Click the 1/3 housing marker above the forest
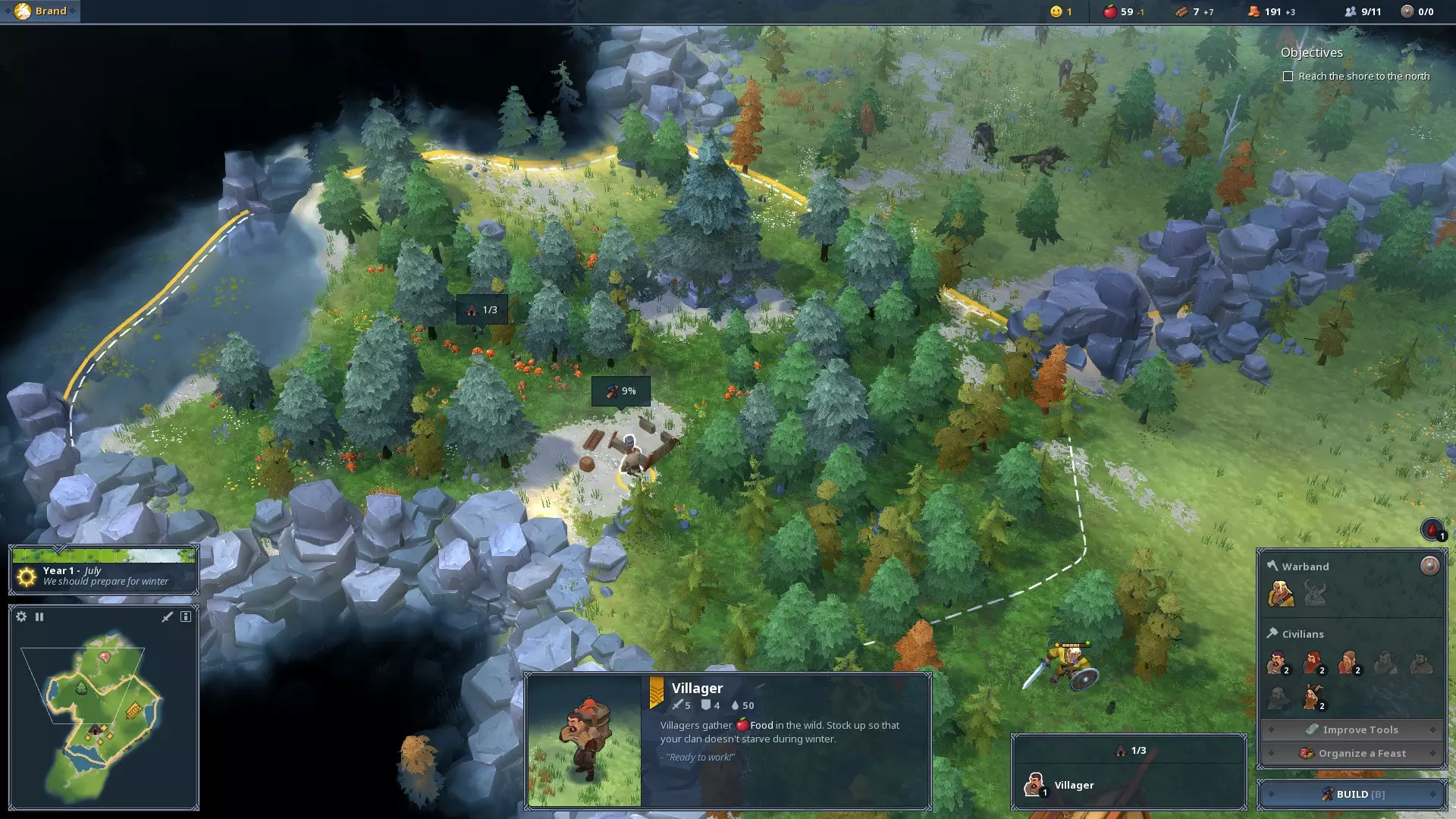Viewport: 1456px width, 819px height. click(x=482, y=310)
